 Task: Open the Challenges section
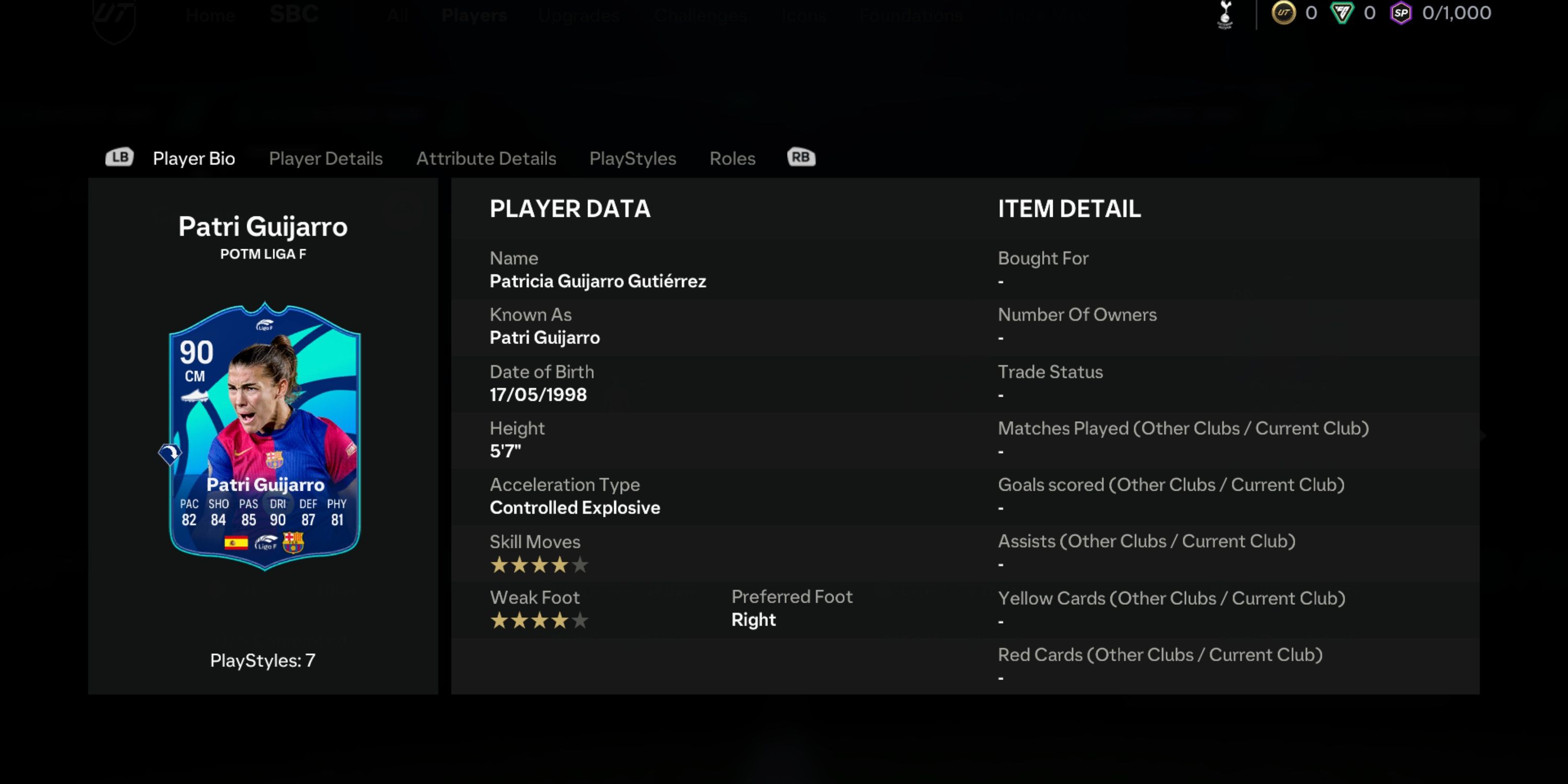coord(700,16)
